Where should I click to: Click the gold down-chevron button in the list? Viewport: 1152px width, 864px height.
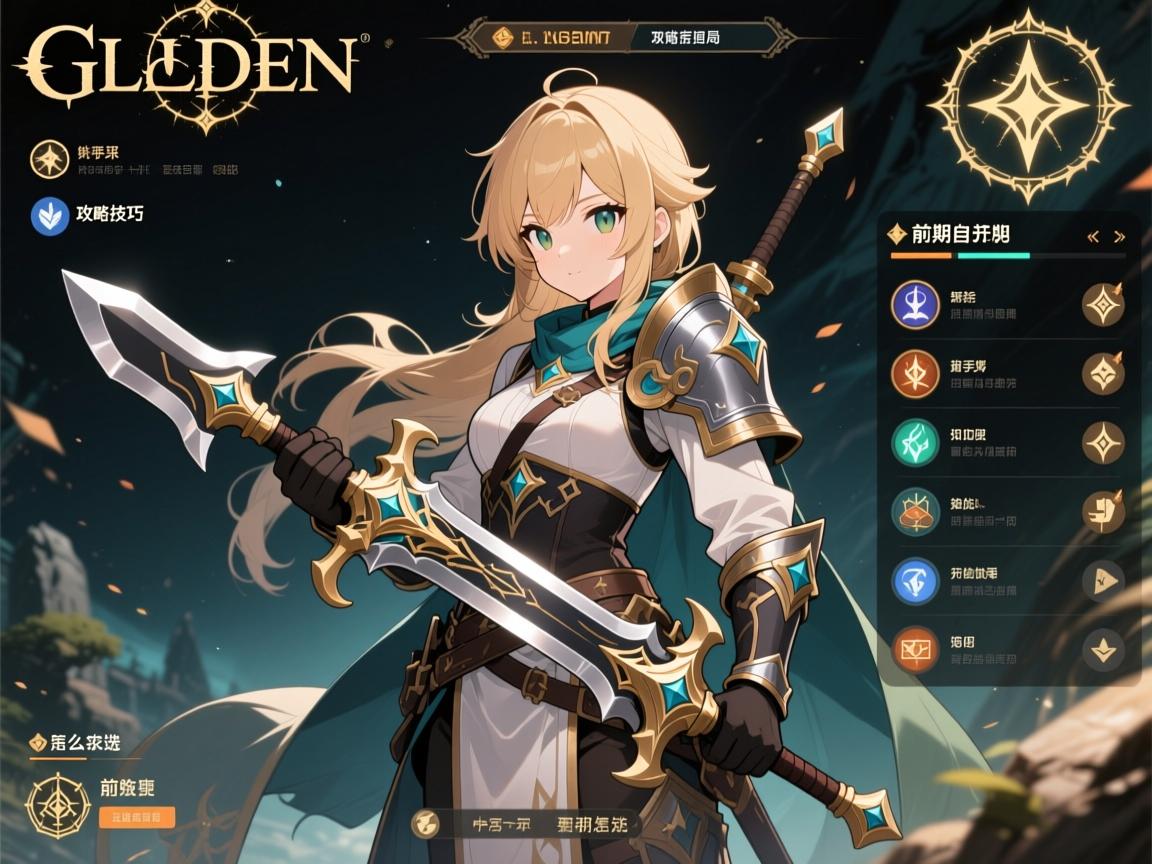tap(1104, 651)
